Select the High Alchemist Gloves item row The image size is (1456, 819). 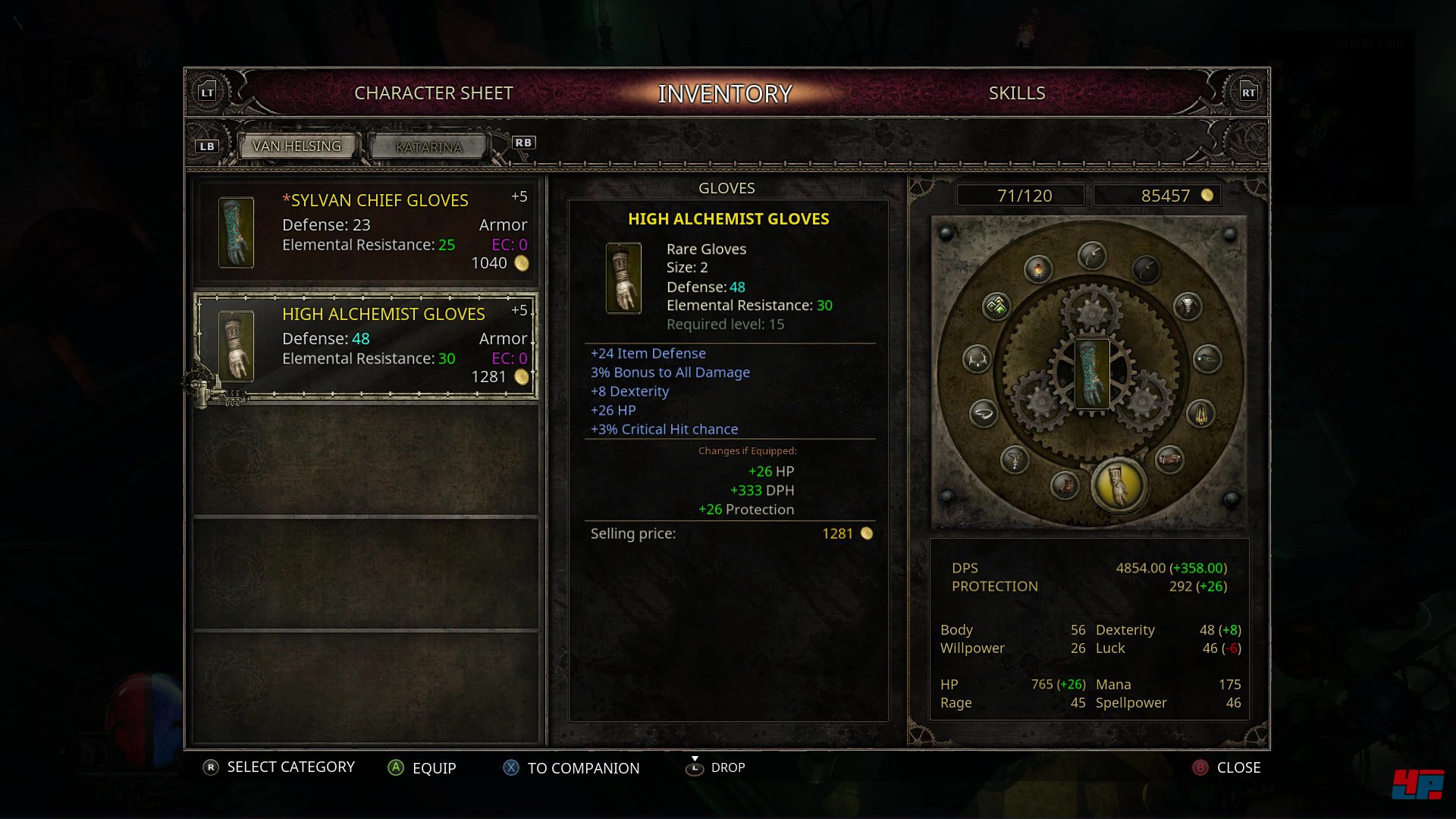pyautogui.click(x=366, y=346)
